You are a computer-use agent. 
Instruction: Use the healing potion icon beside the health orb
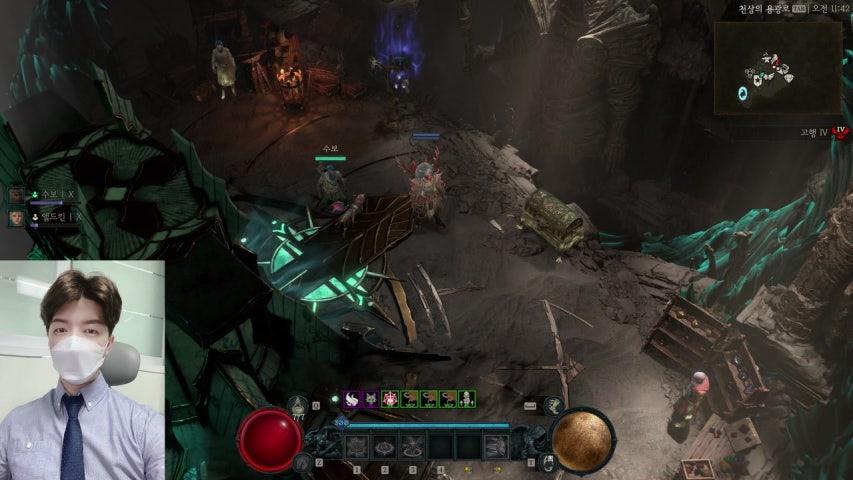297,405
